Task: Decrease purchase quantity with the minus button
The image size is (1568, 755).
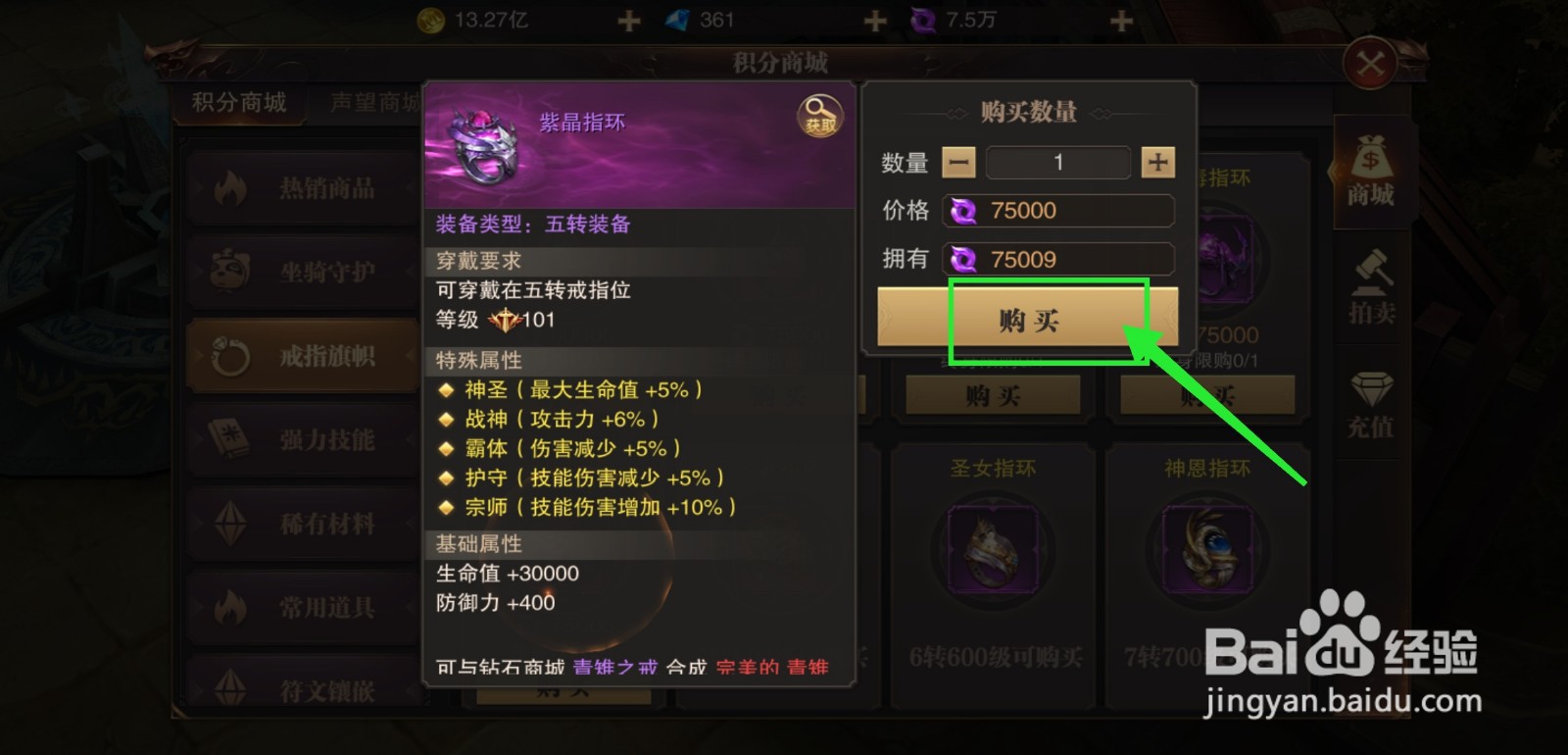Action: [x=957, y=162]
